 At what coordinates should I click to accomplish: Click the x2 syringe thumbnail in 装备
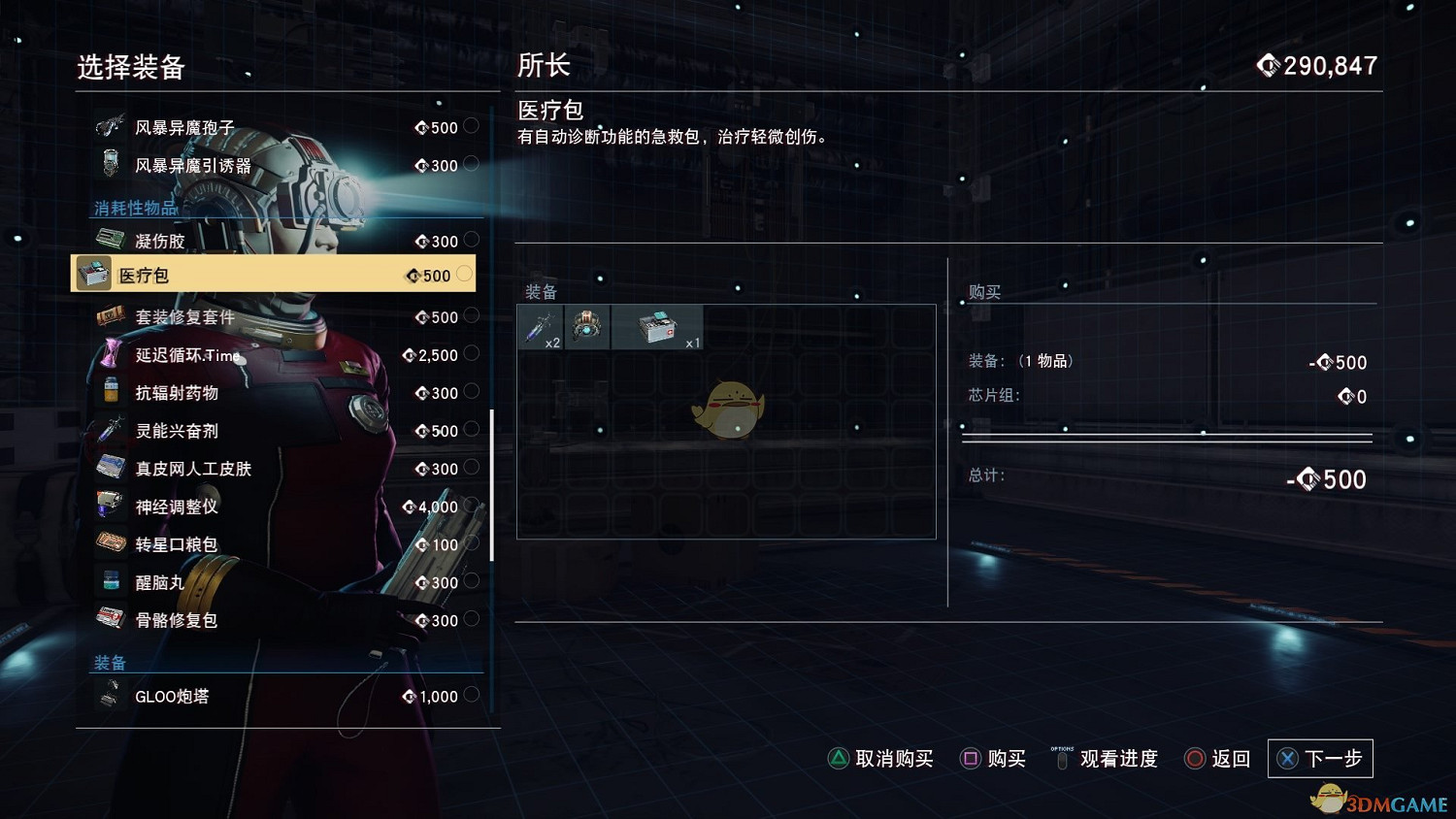(540, 326)
